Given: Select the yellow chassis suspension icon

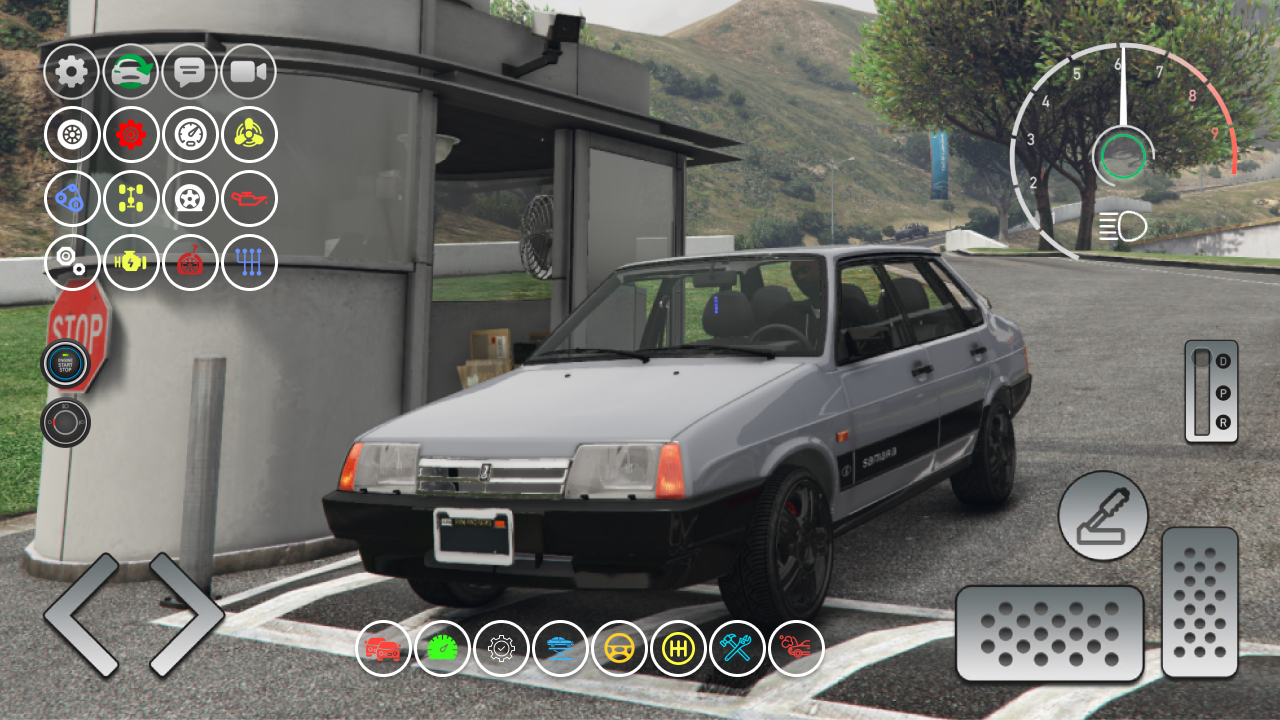Looking at the screenshot, I should point(130,199).
